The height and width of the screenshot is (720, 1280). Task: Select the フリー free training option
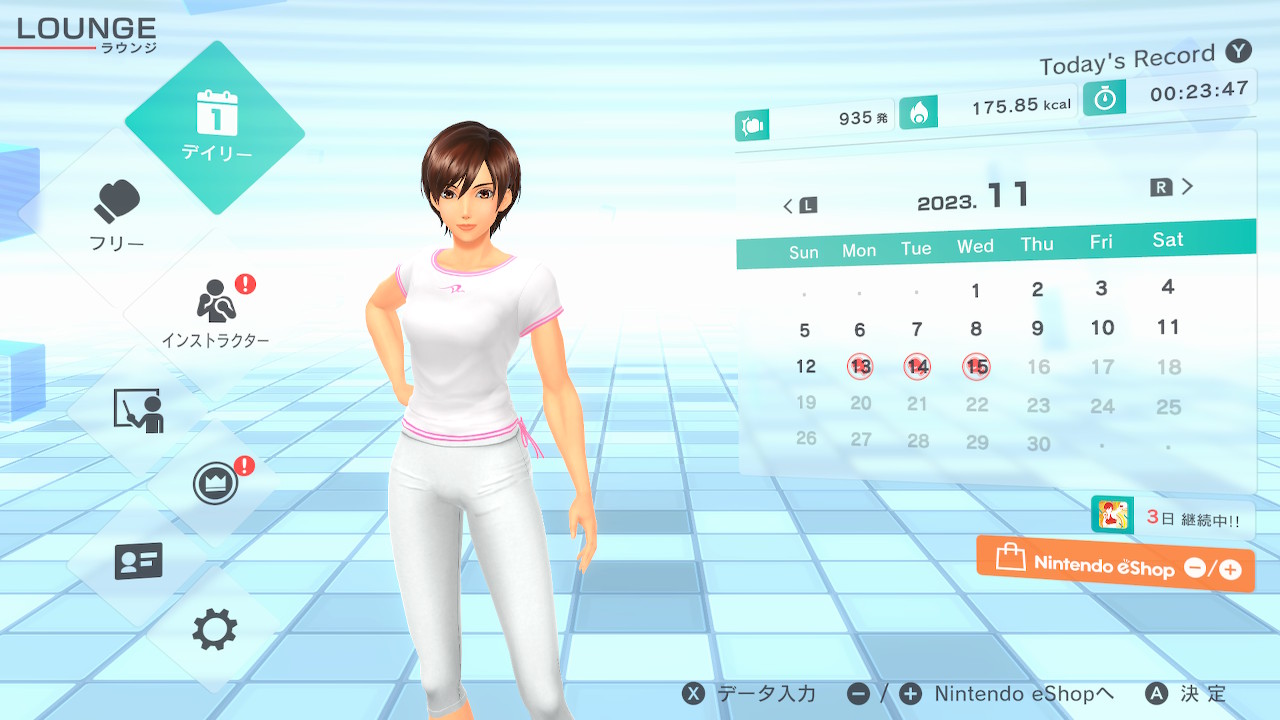point(118,213)
